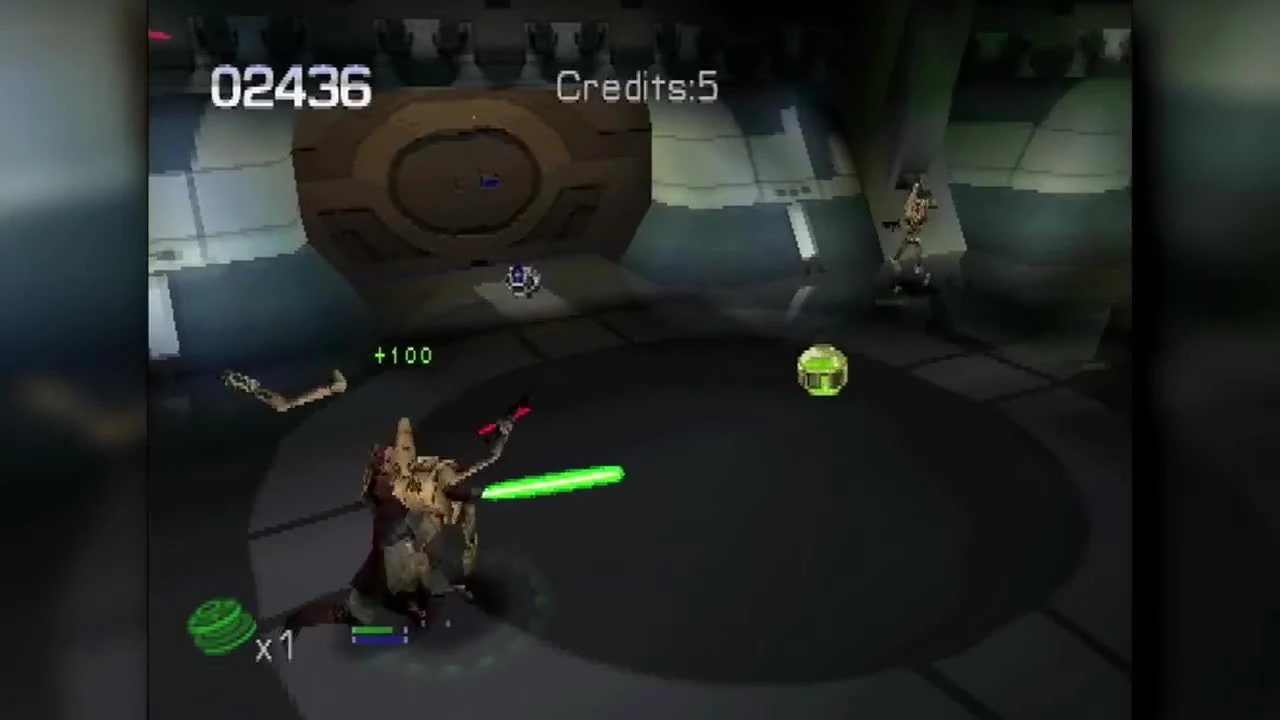Click the thermal detonator icon in the HUD
Viewport: 1280px width, 720px height.
tap(218, 625)
